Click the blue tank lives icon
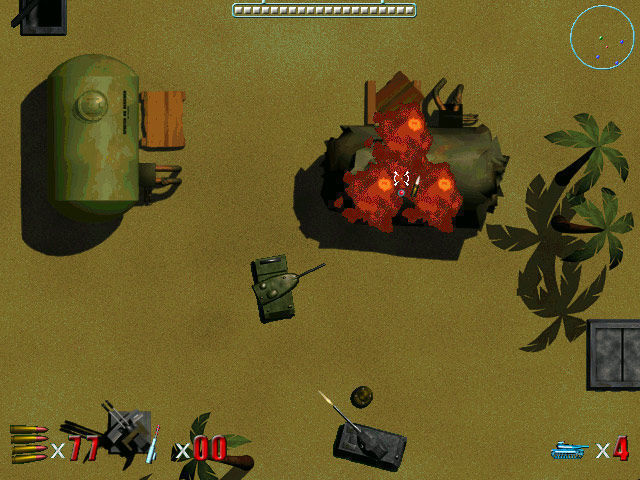Image resolution: width=640 pixels, height=480 pixels. tap(569, 449)
